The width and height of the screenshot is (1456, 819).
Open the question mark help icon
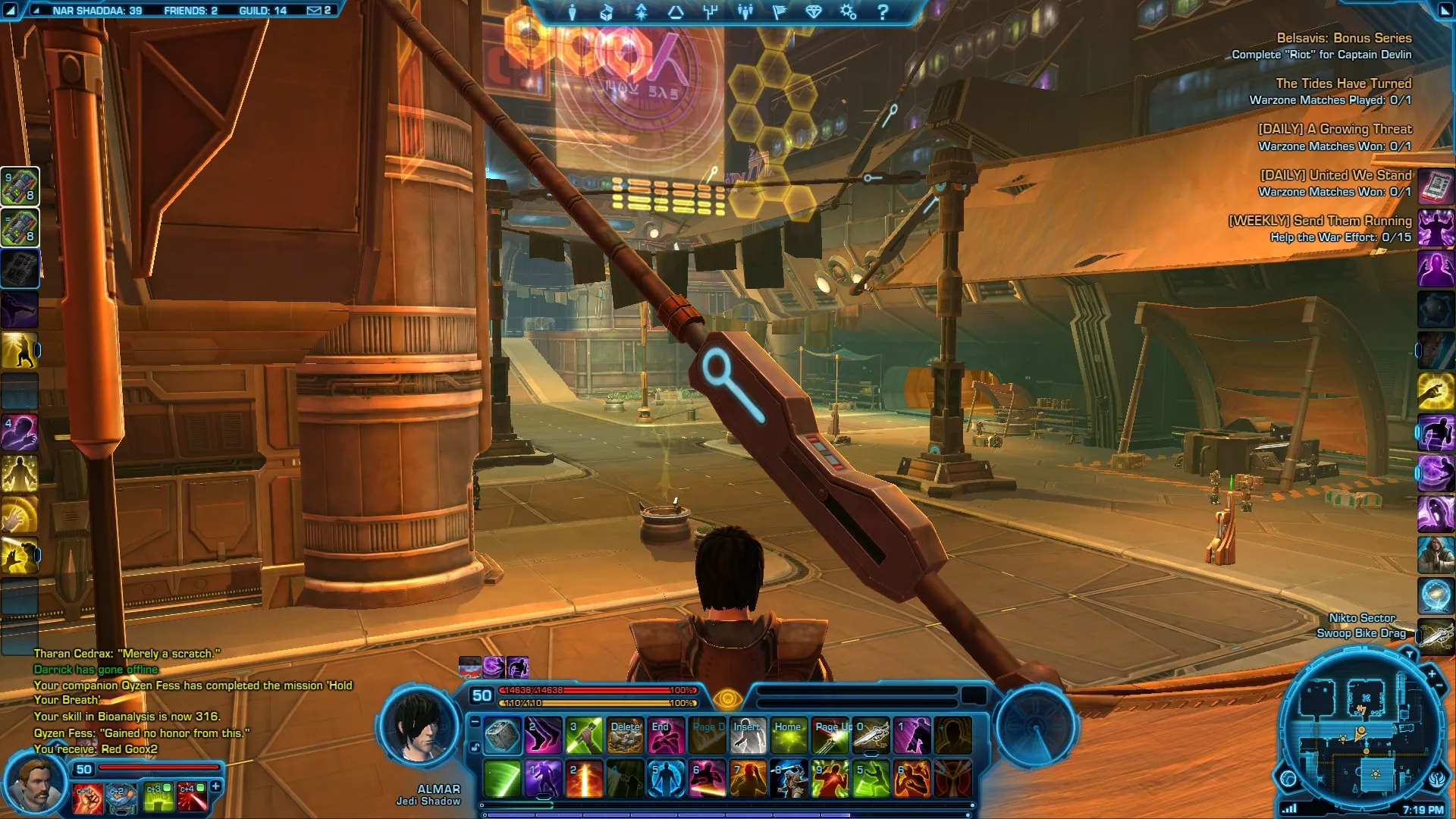[883, 12]
